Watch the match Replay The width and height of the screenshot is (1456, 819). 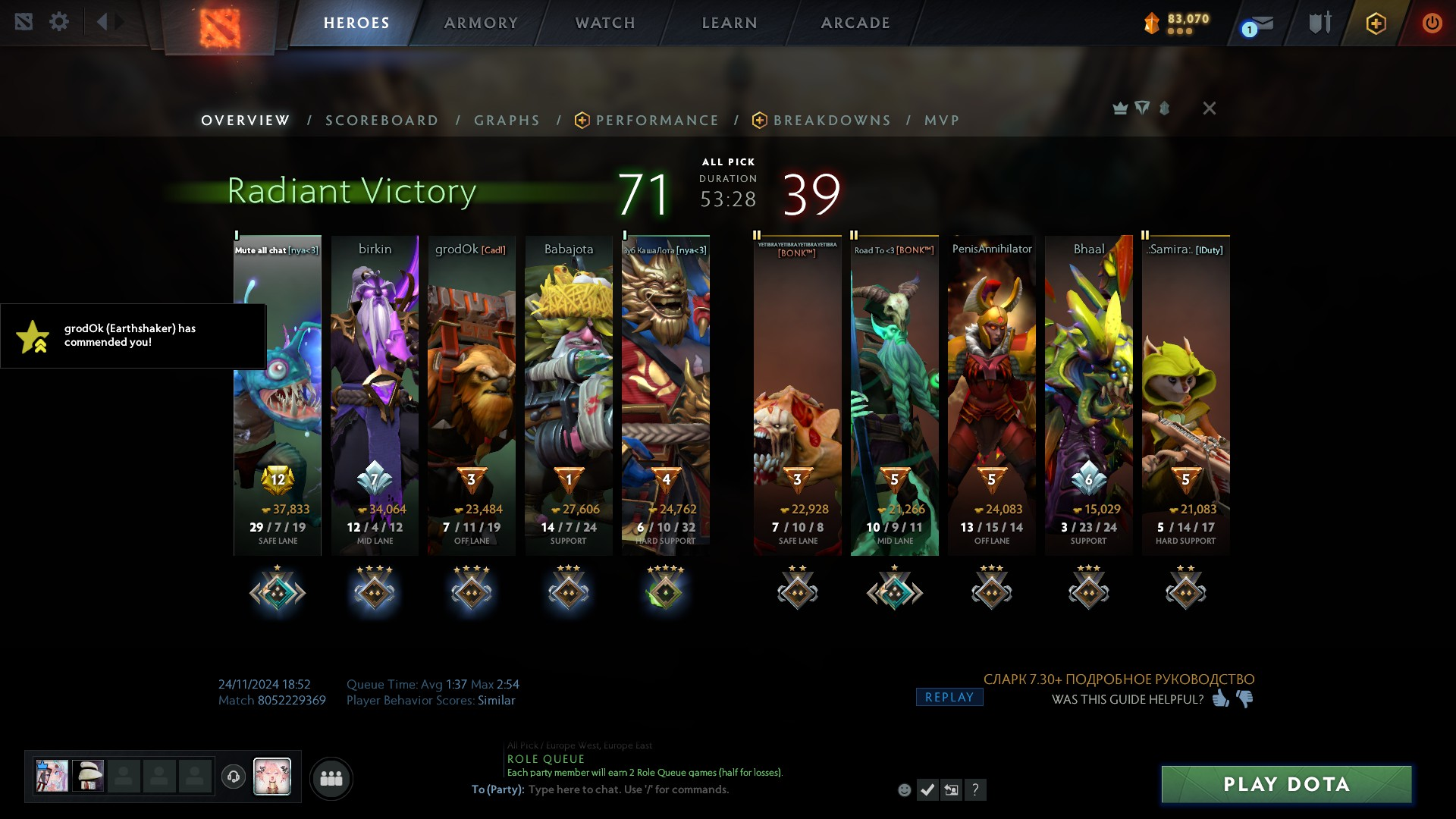[x=949, y=697]
